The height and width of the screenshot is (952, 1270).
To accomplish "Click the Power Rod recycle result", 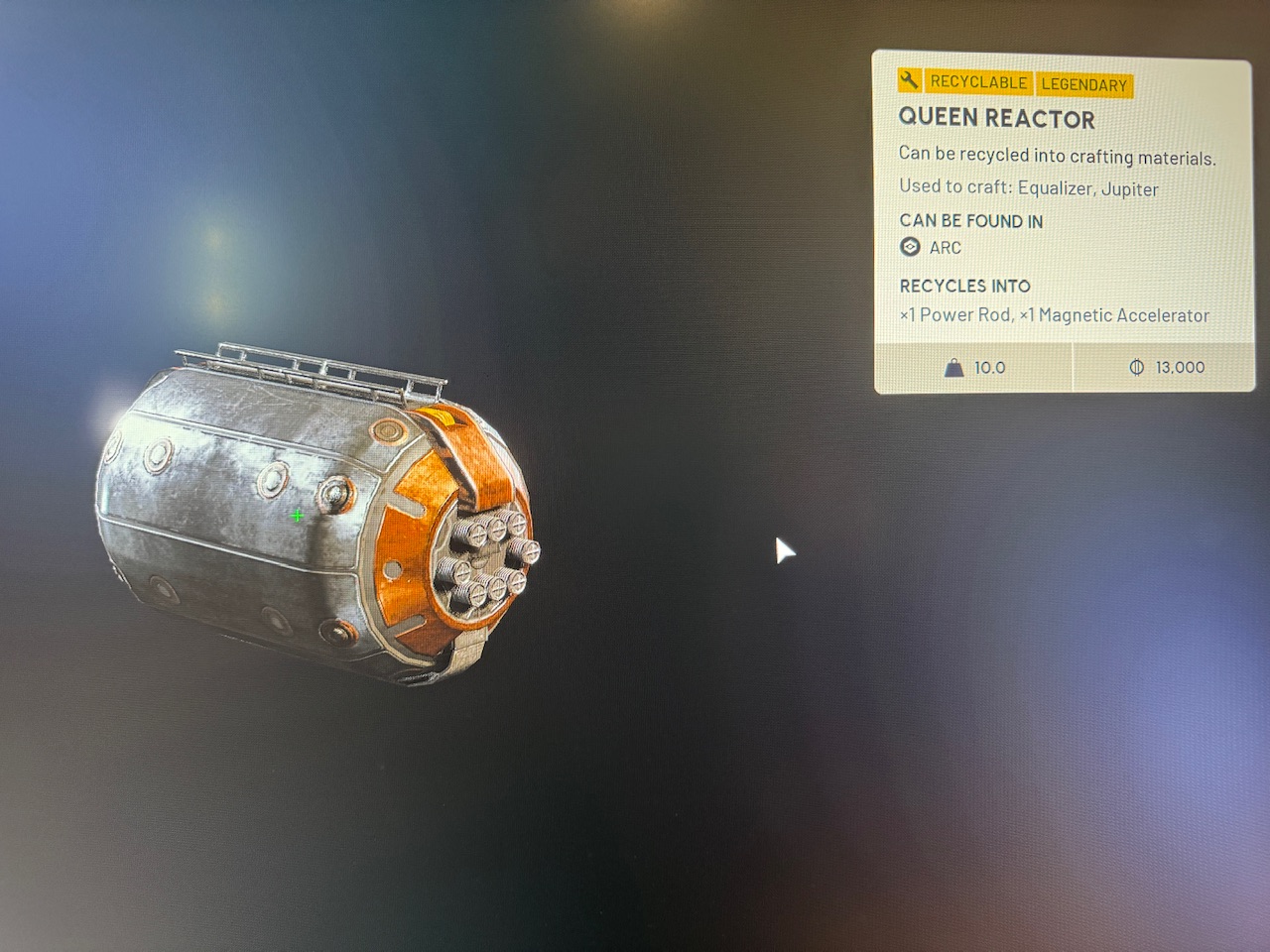I will pyautogui.click(x=956, y=314).
